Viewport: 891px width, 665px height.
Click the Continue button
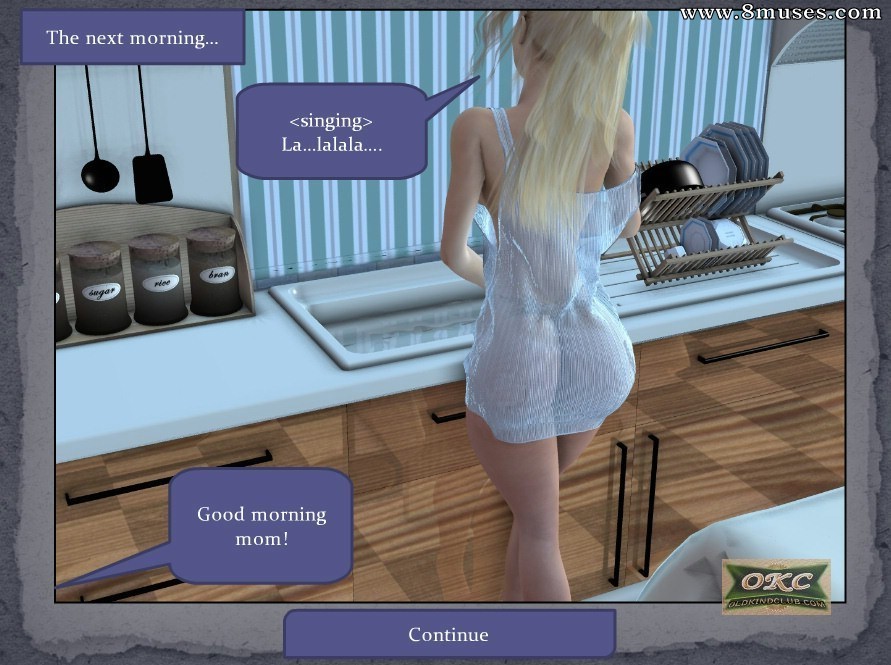tap(449, 634)
